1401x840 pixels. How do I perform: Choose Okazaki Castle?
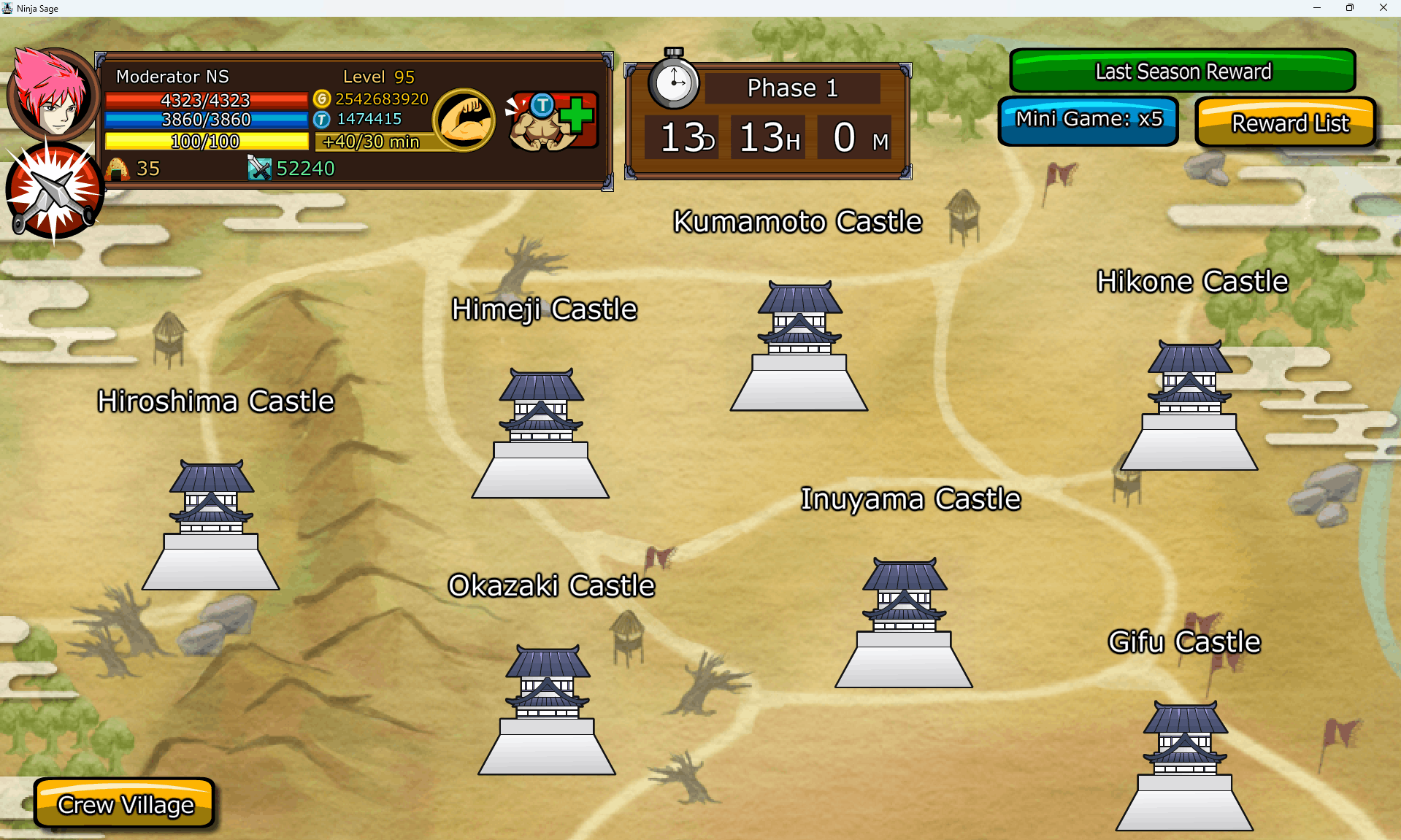click(x=547, y=711)
